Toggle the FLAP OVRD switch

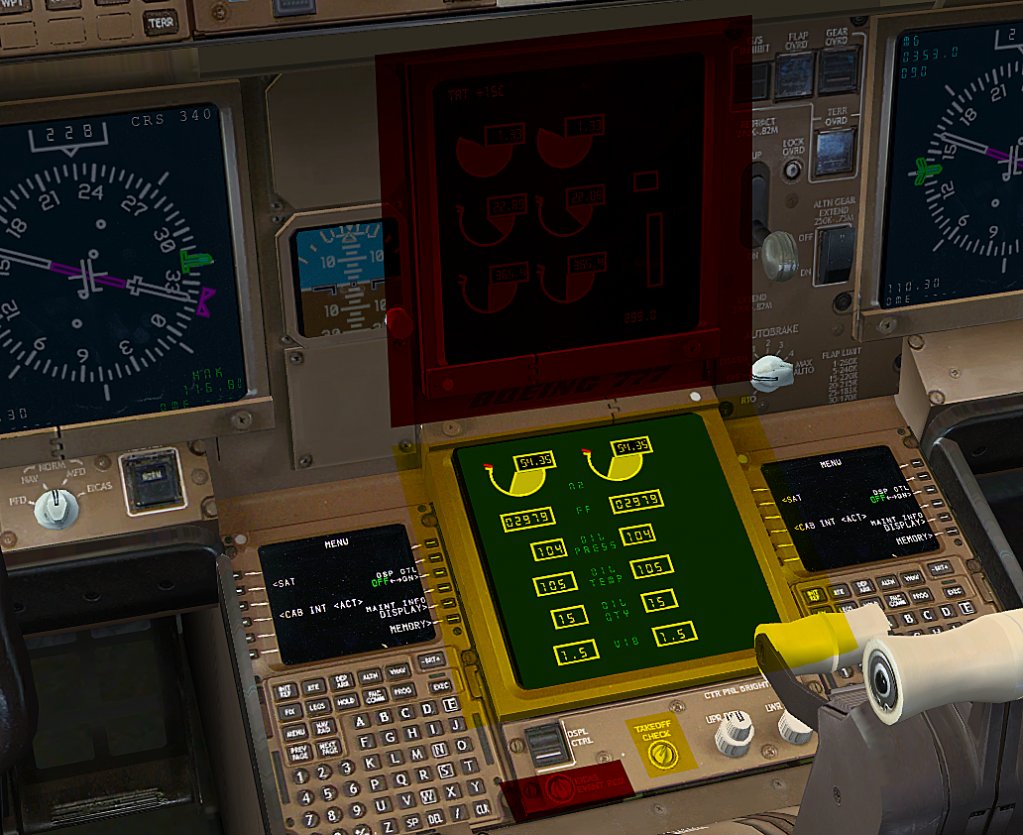(795, 73)
